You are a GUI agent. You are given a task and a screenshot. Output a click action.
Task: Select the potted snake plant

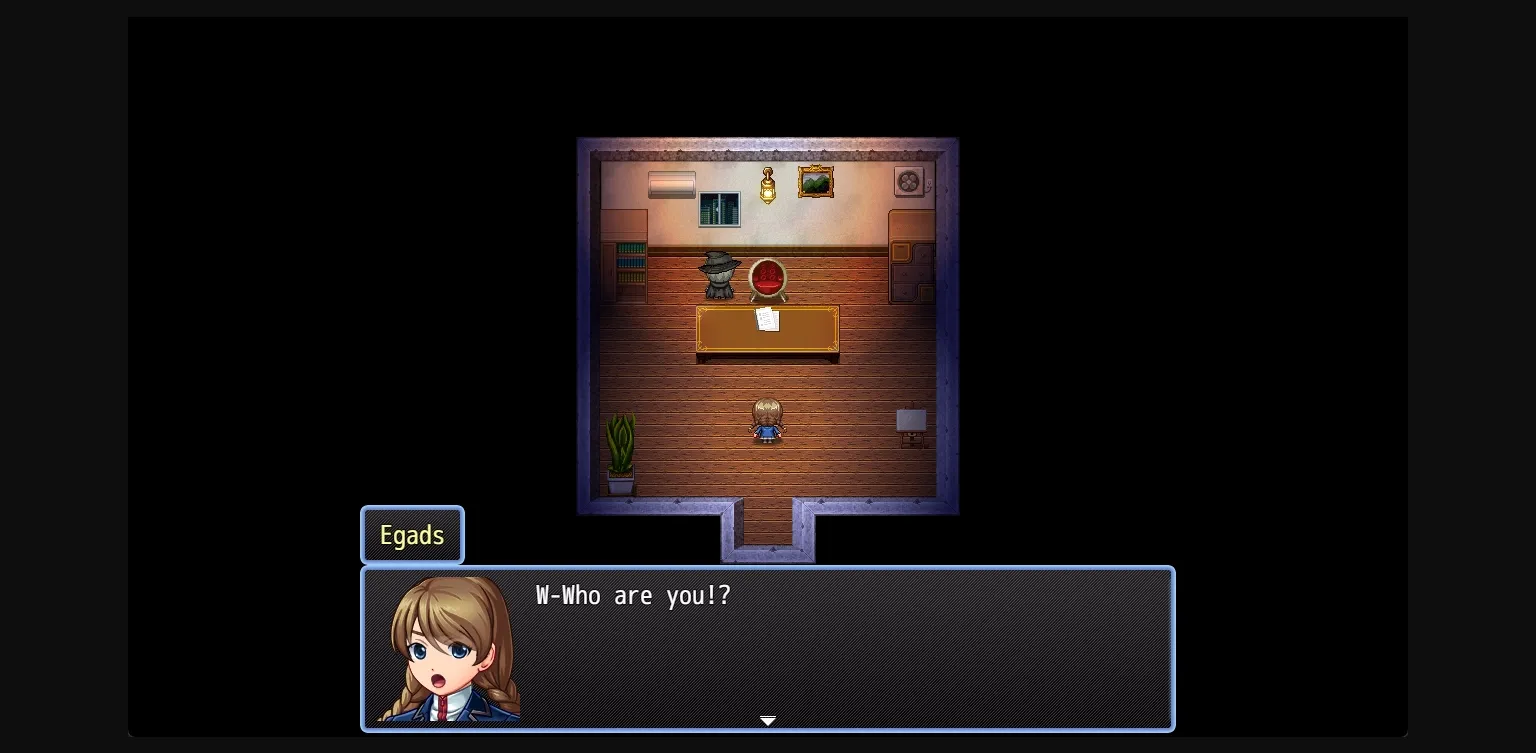coord(620,450)
